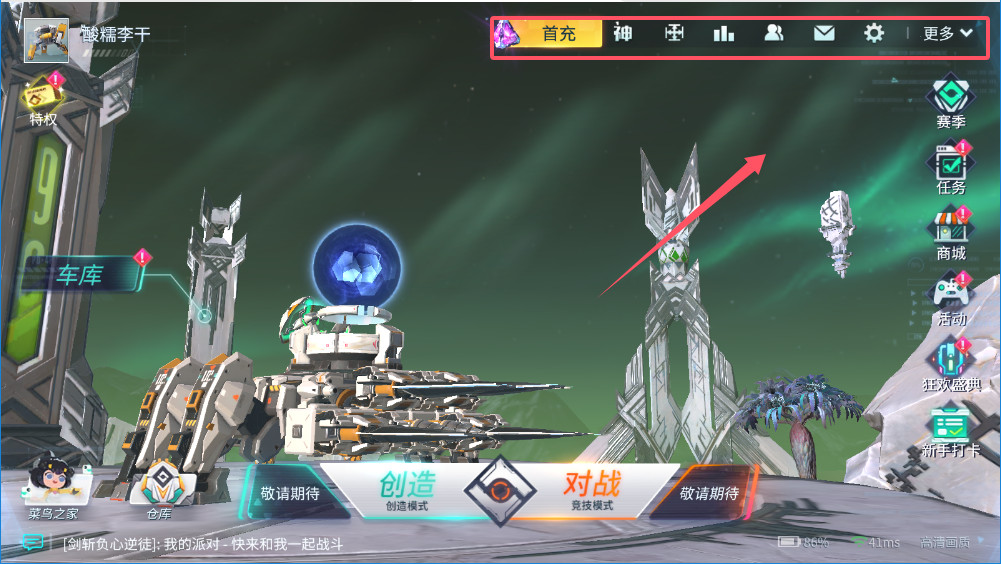Enter the 商城 shop
Screen dimensions: 1001x564
click(950, 233)
